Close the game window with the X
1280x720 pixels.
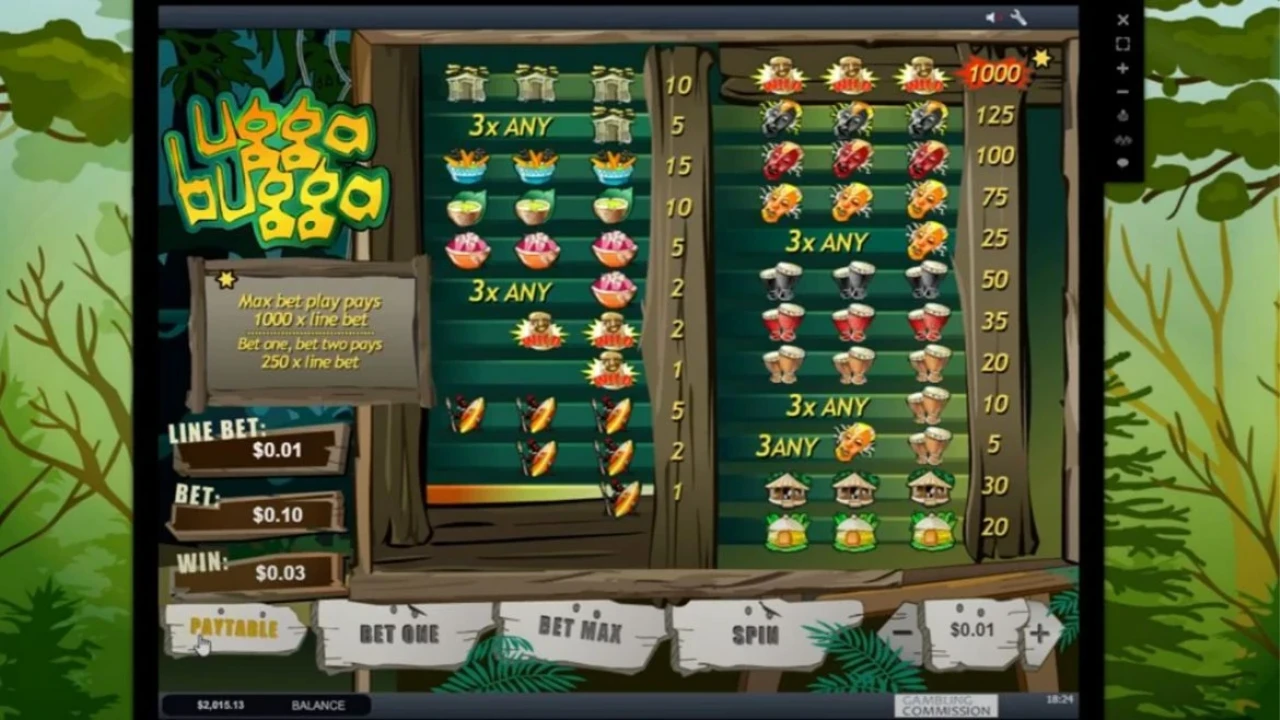pyautogui.click(x=1123, y=20)
